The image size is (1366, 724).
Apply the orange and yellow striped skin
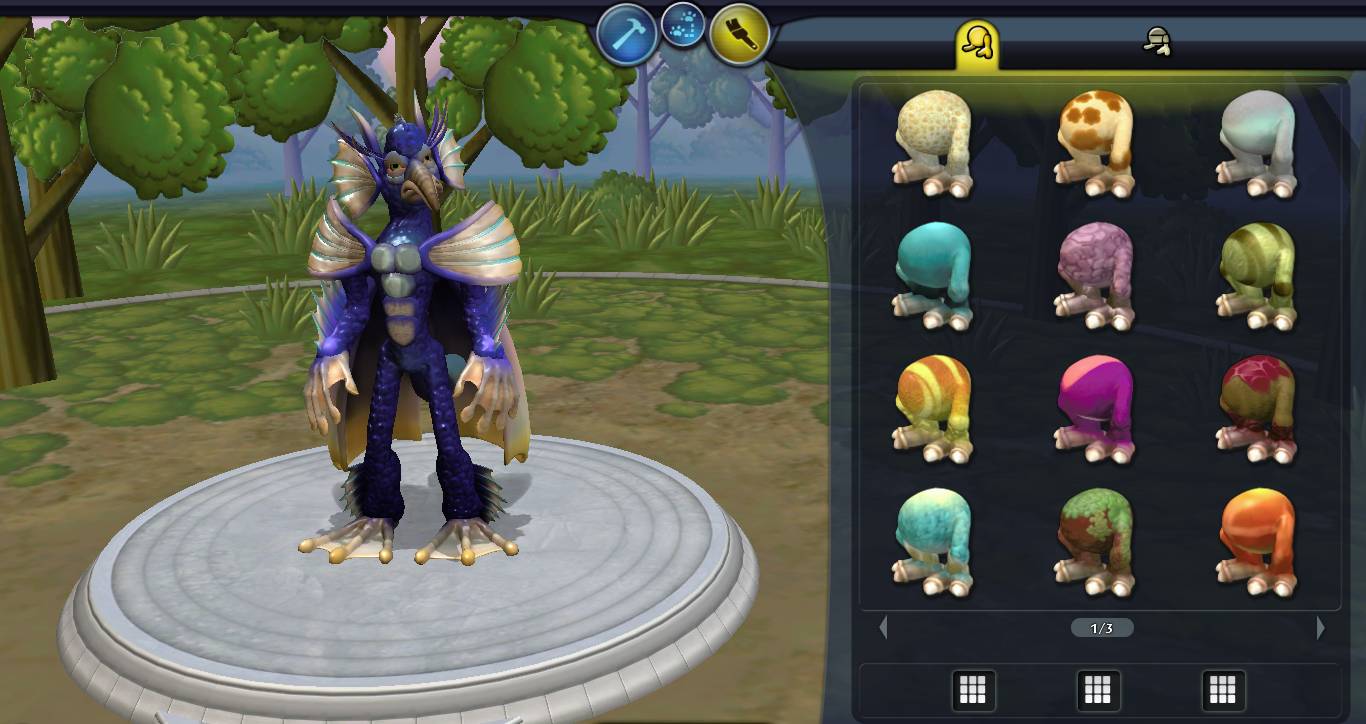click(934, 408)
